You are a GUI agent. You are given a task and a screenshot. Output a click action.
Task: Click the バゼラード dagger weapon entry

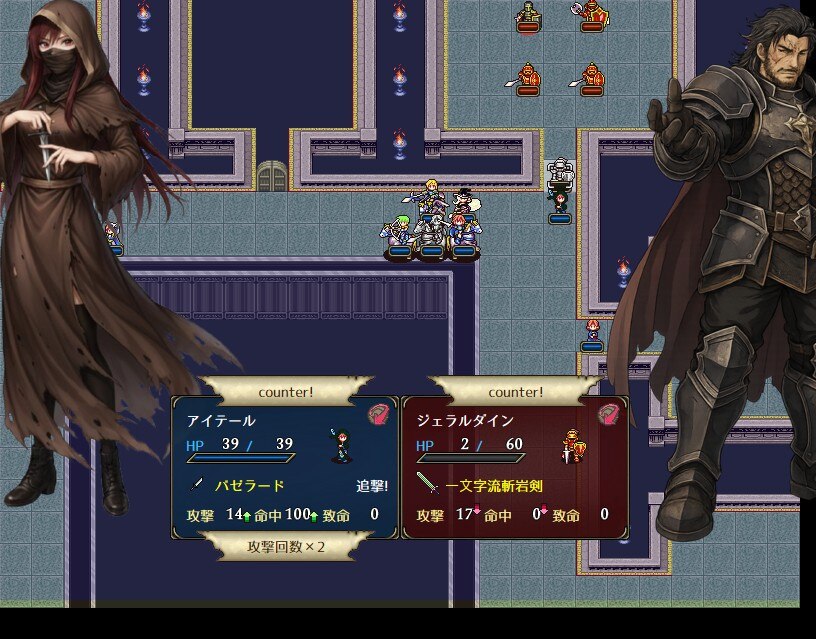click(x=249, y=486)
